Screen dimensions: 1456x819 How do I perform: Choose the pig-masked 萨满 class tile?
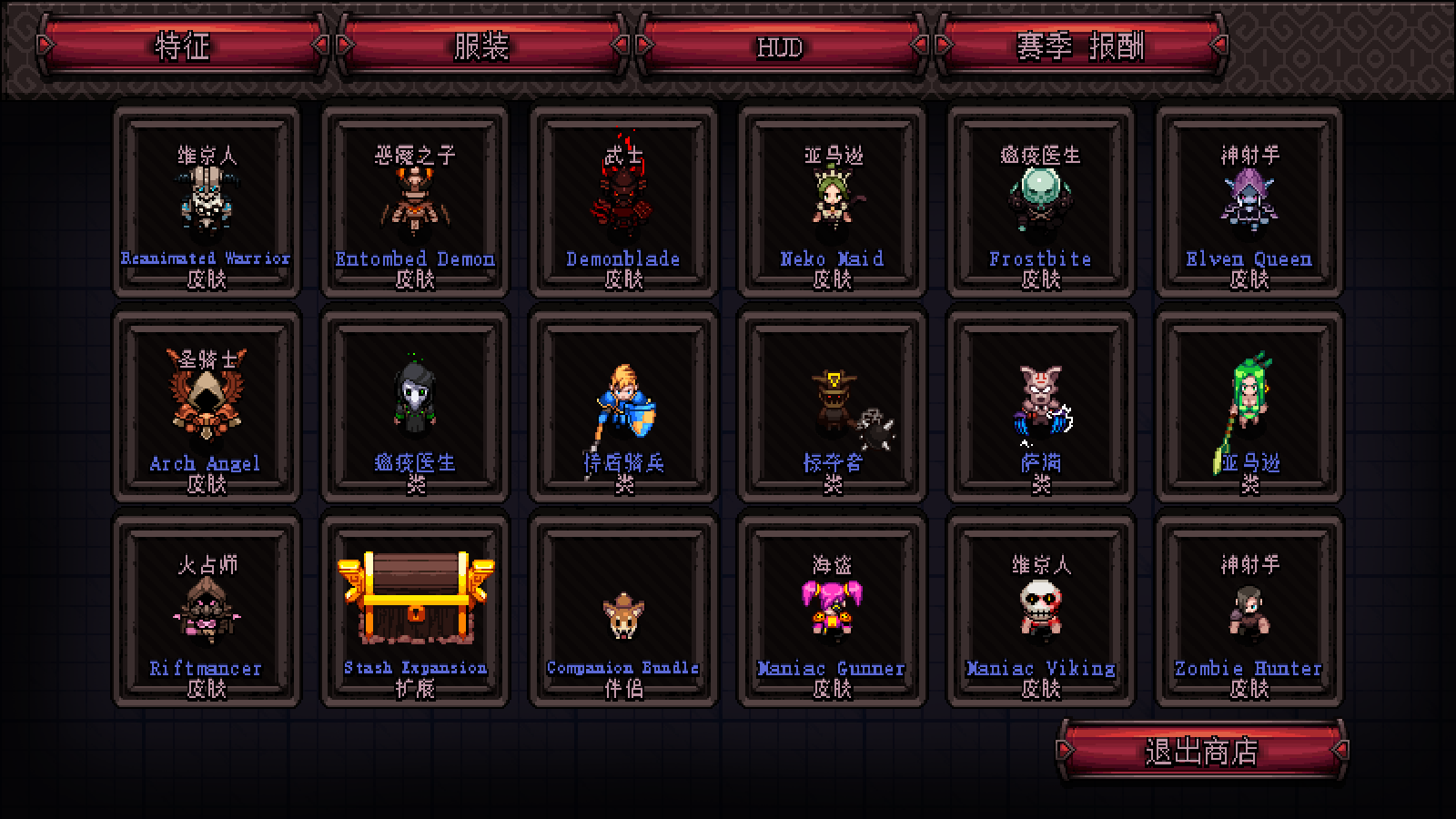pyautogui.click(x=1040, y=407)
